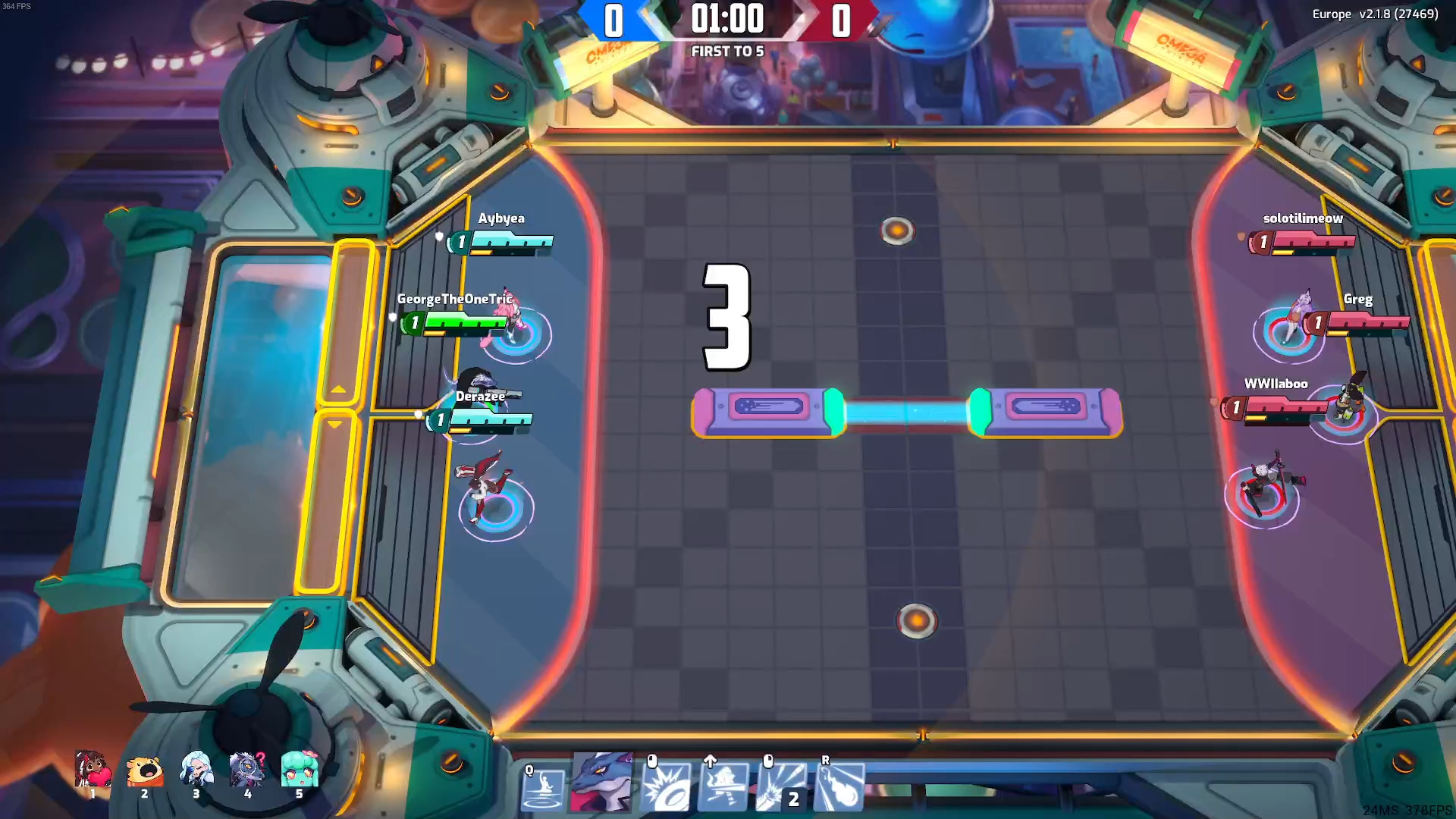
Task: Choose the teal starry-eyed girl emote
Action: coord(299,769)
